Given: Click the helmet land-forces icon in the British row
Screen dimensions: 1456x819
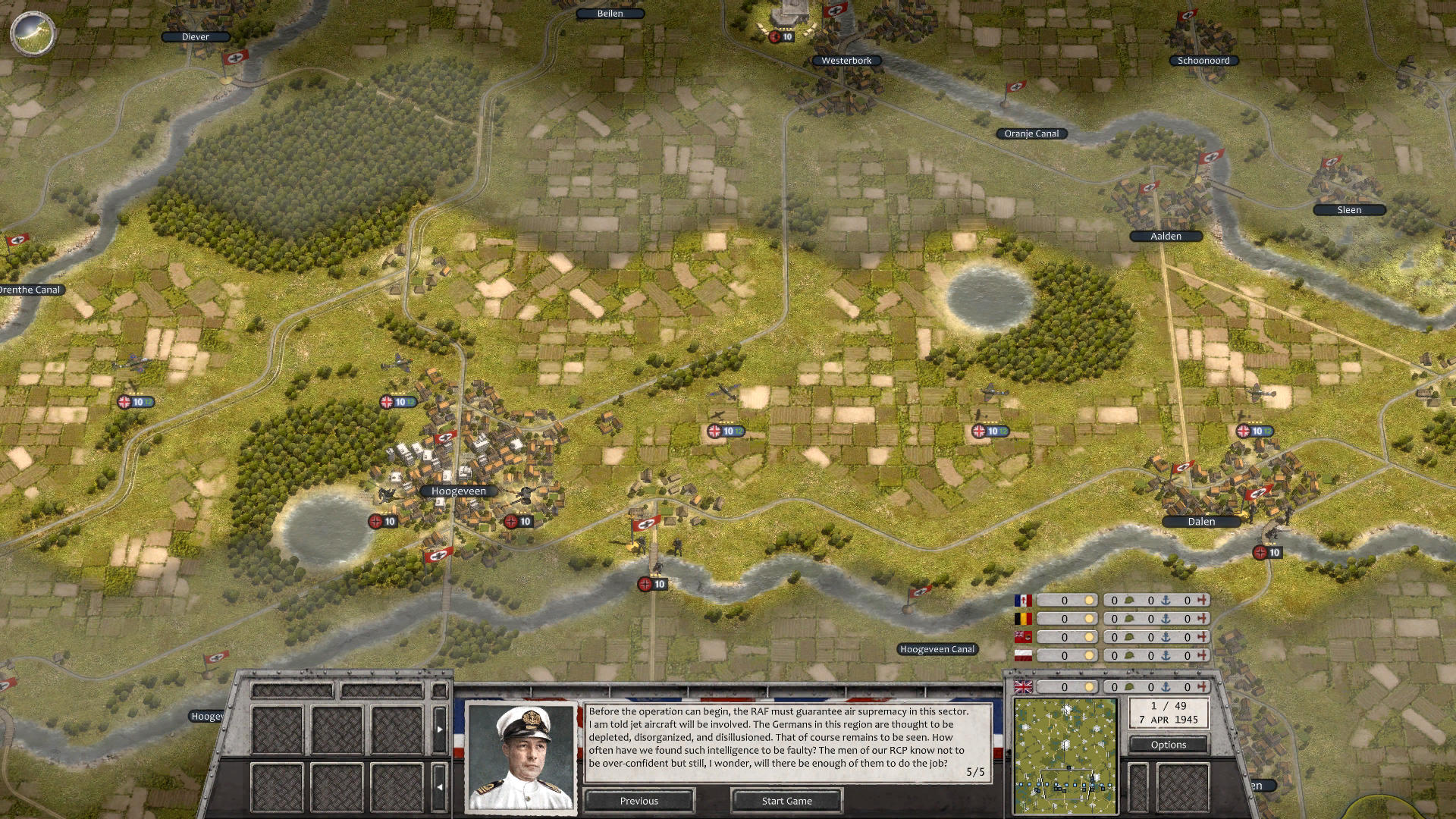Looking at the screenshot, I should tap(1131, 686).
